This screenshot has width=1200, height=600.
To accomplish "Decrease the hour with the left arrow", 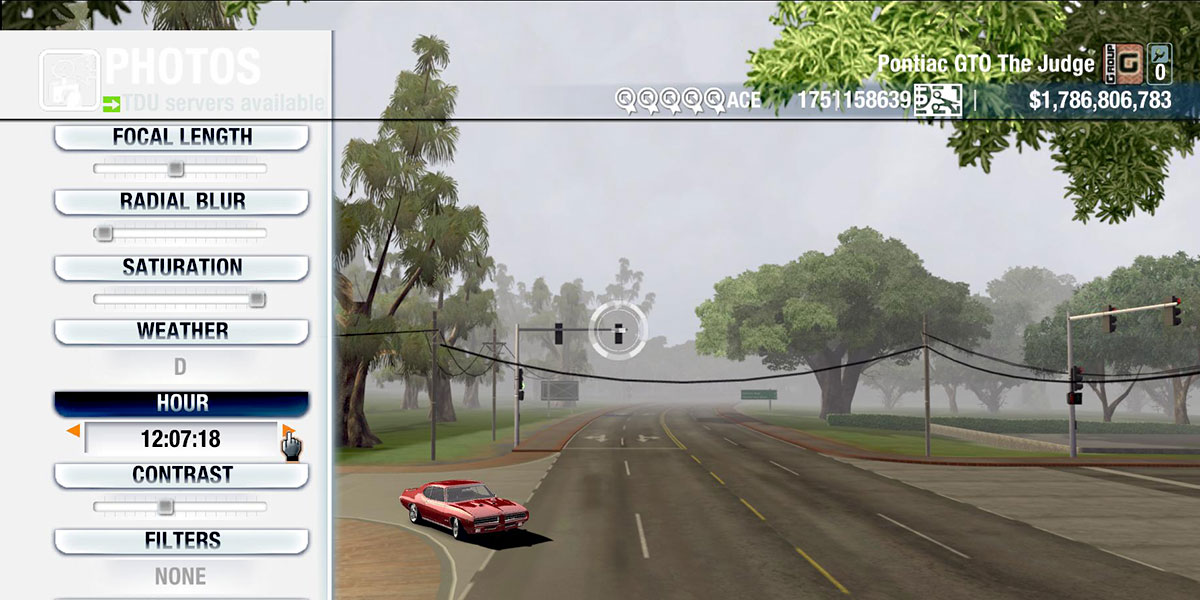I will click(x=73, y=431).
